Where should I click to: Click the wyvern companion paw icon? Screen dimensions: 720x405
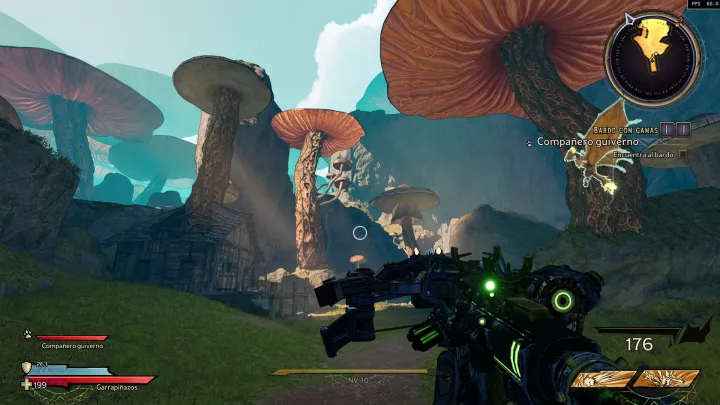click(x=28, y=335)
